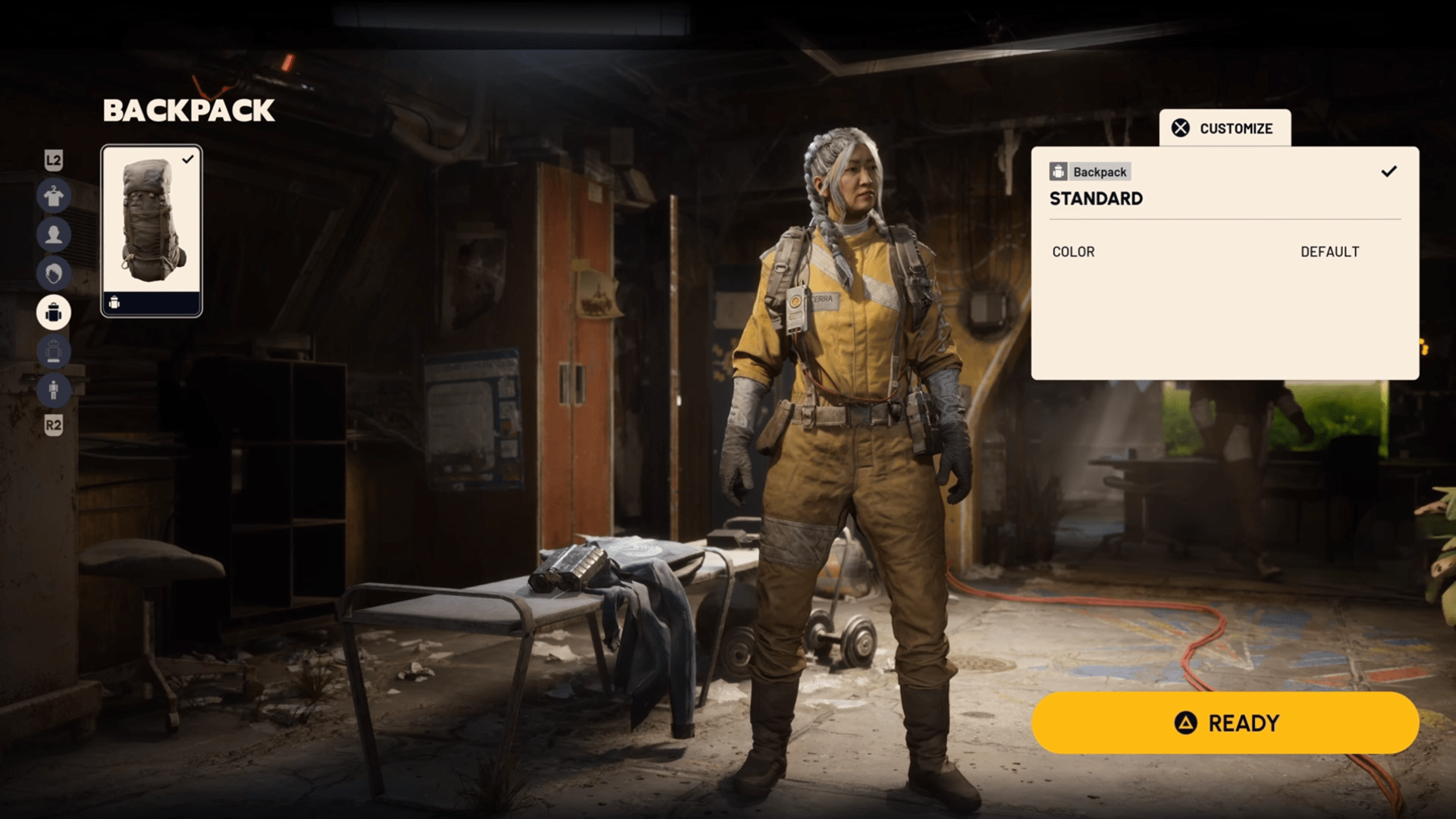Select the Standard backpack option

coord(1096,199)
